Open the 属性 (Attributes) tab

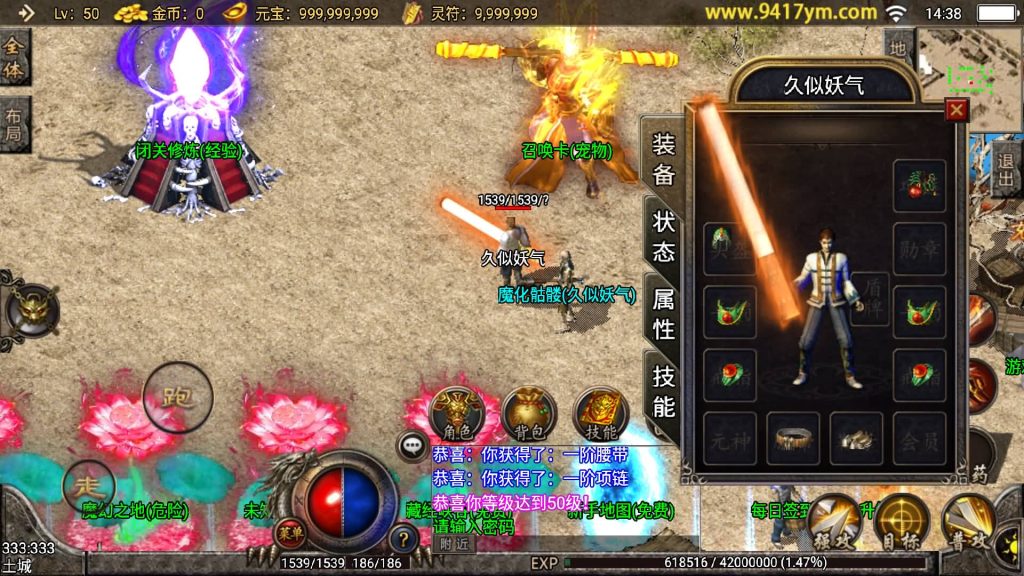point(663,313)
